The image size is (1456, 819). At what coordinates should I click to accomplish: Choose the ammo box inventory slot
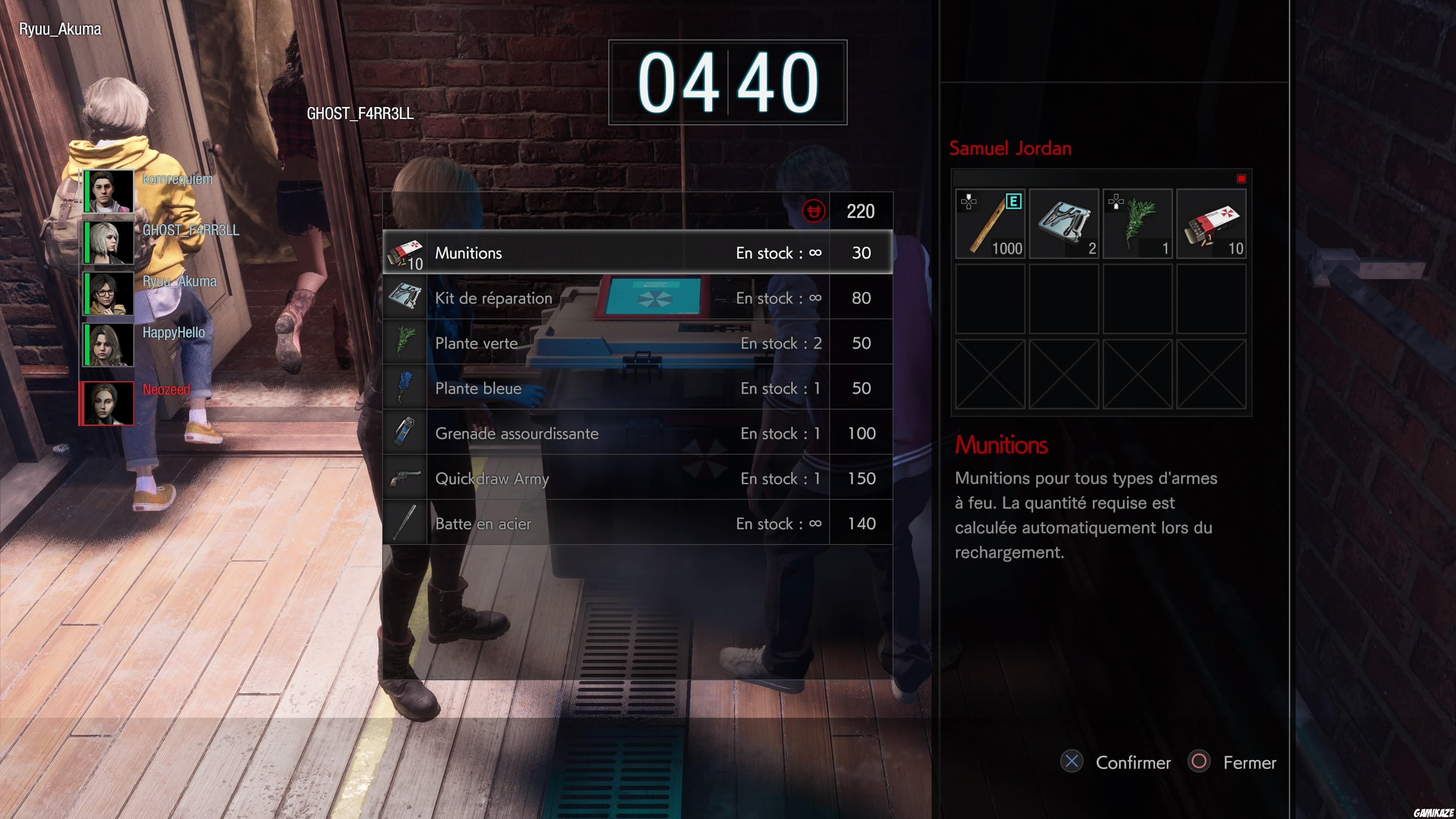pyautogui.click(x=1211, y=224)
